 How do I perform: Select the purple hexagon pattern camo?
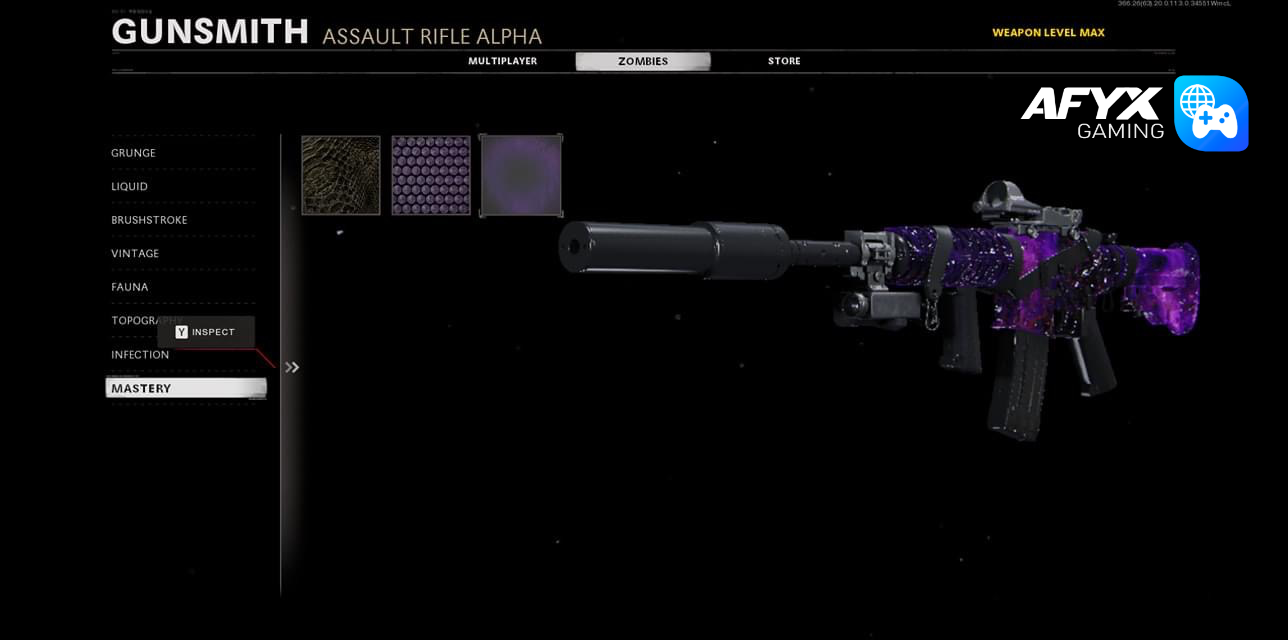pos(431,175)
